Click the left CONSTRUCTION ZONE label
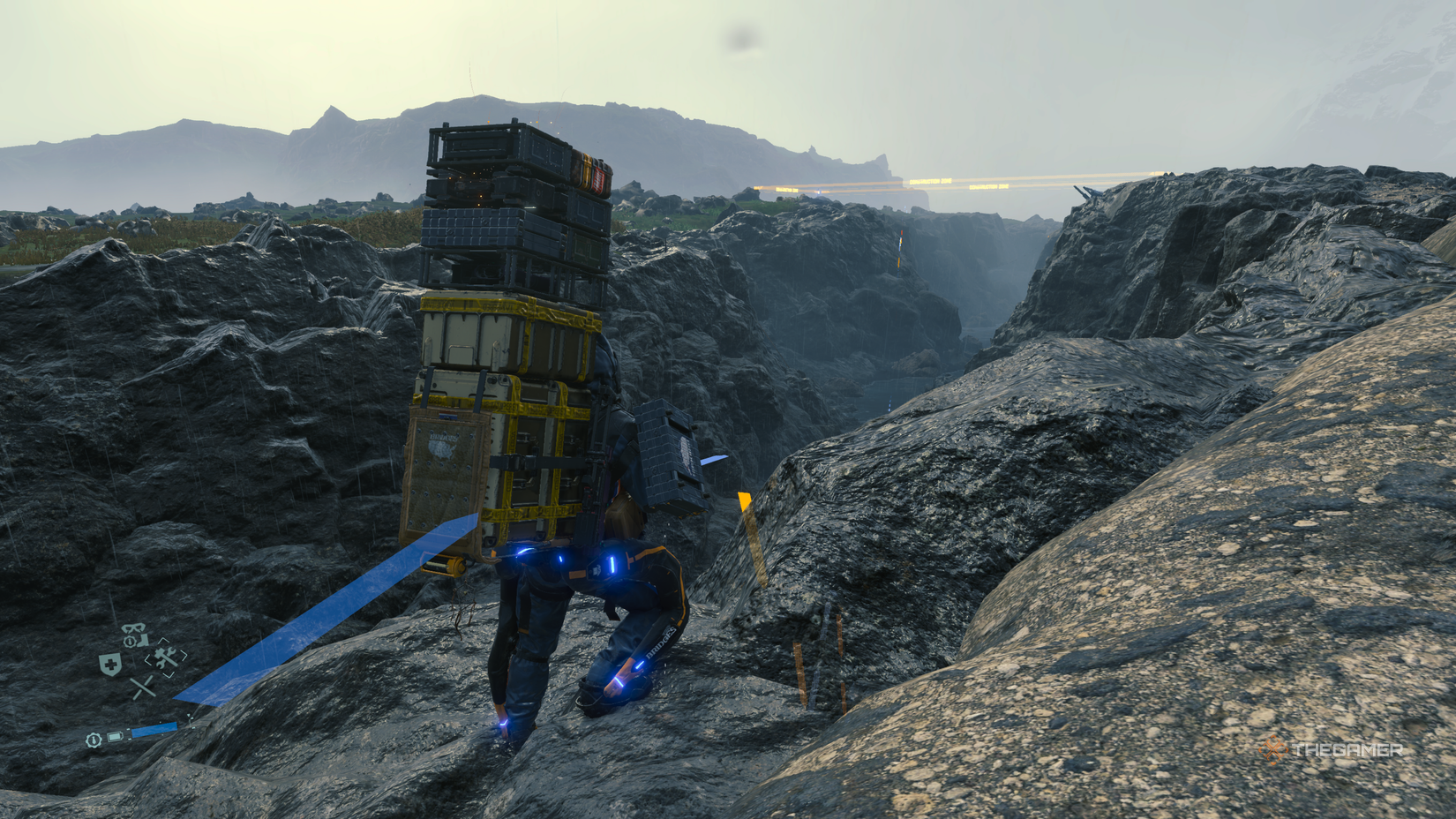The image size is (1456, 819). tap(930, 180)
